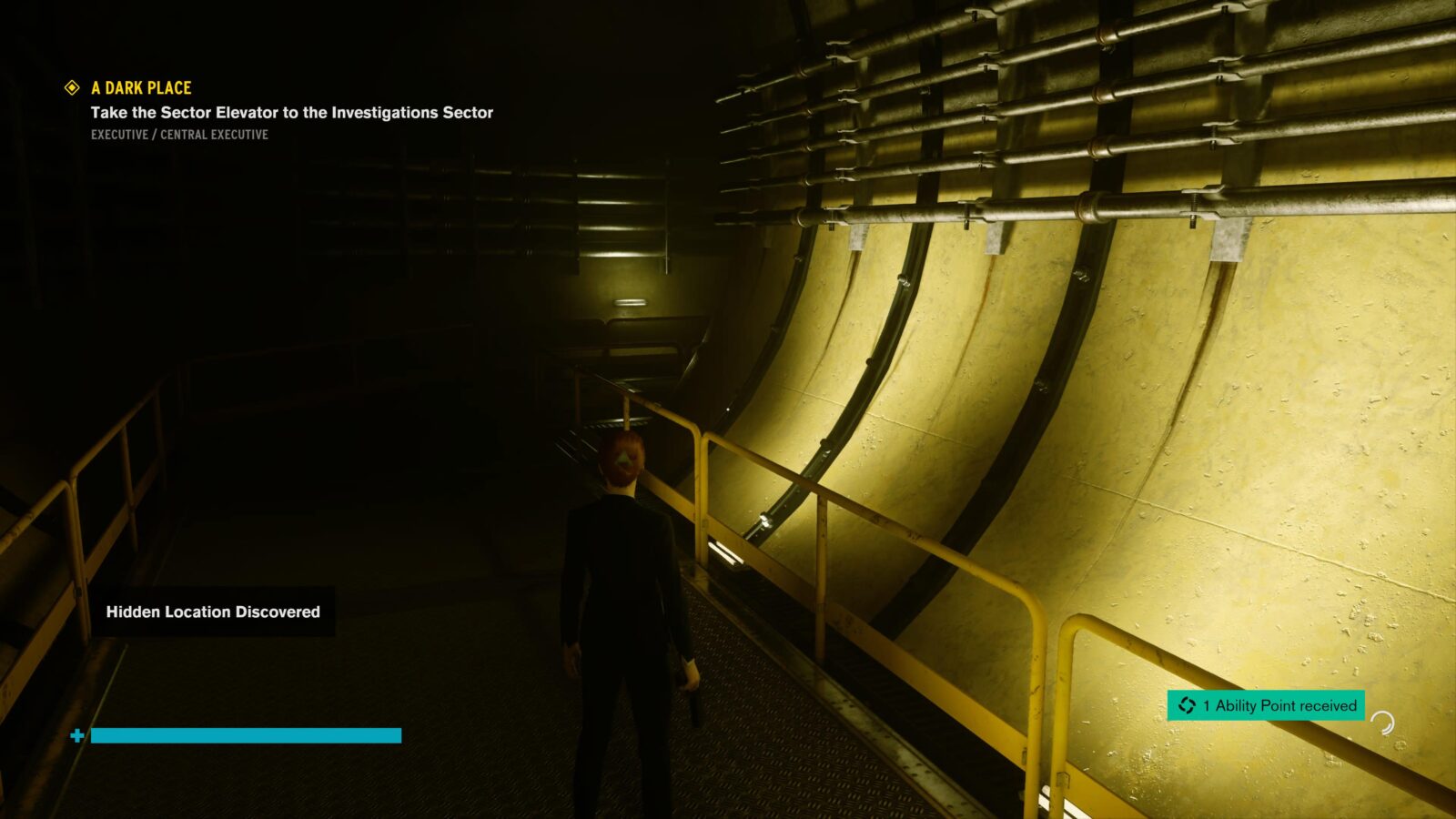
Task: Select the EXECUTIVE / CENTRAL EXECUTIVE location label
Action: click(x=178, y=134)
